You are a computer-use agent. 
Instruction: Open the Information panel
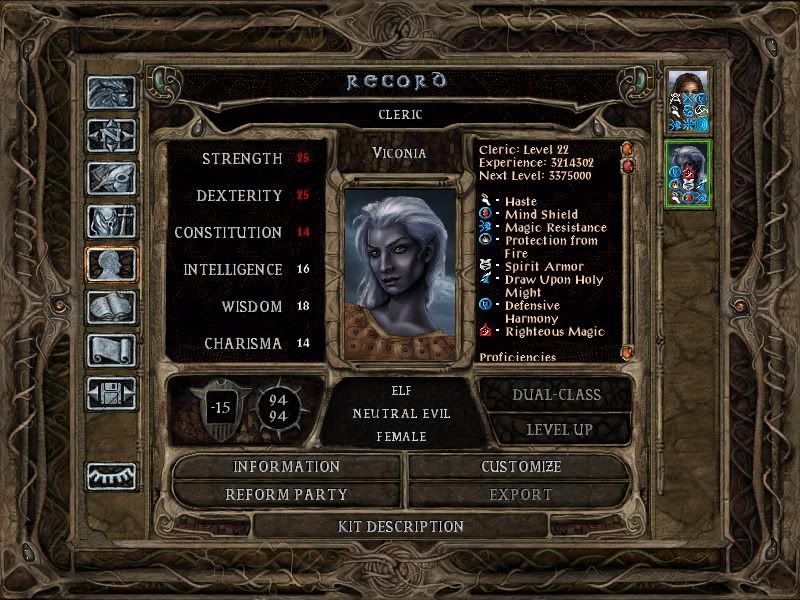pyautogui.click(x=287, y=467)
